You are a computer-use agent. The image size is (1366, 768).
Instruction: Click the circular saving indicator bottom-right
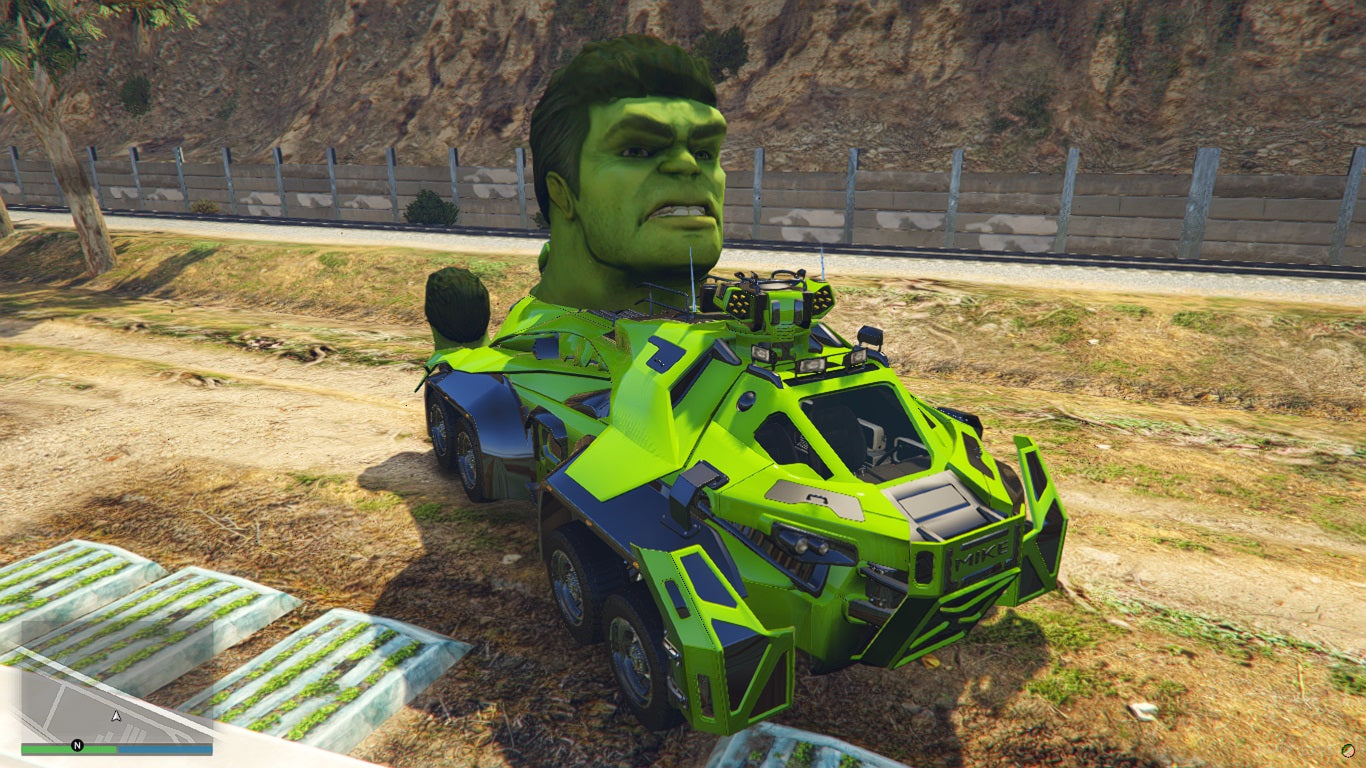tap(1348, 750)
